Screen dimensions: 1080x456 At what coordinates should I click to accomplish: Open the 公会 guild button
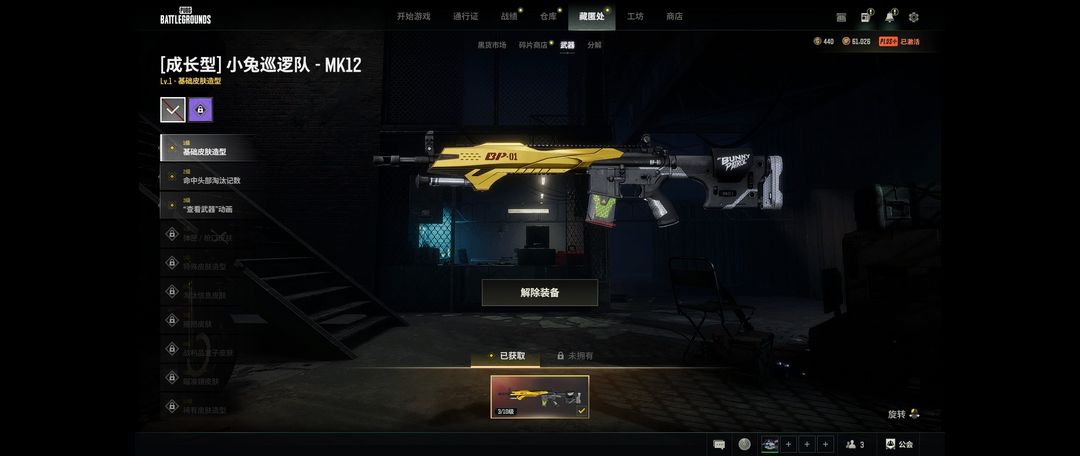(x=899, y=444)
